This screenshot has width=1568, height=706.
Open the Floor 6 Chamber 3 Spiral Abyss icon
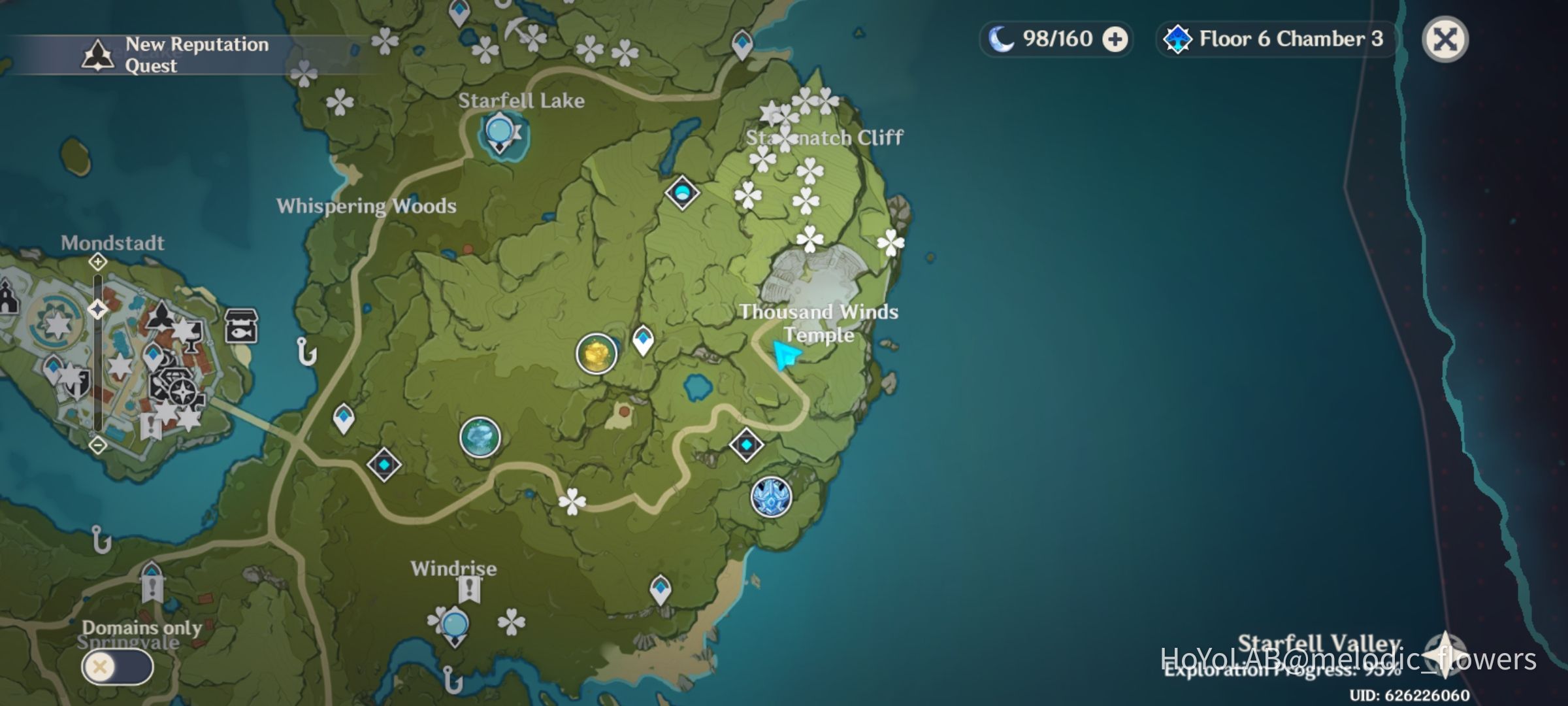pyautogui.click(x=1179, y=39)
